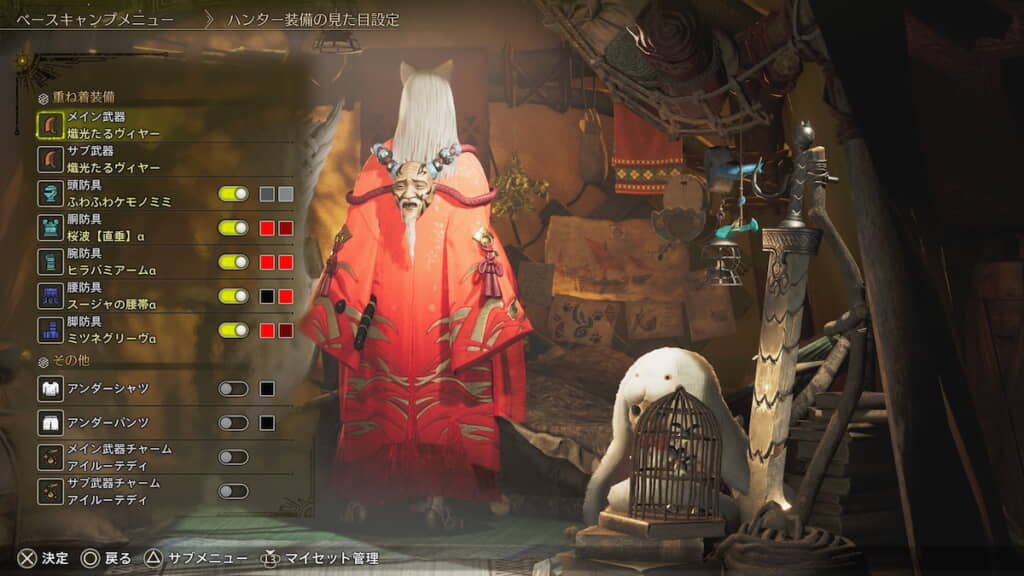The height and width of the screenshot is (576, 1024).
Task: Select the 腕防具 ヒラバミアーム entry
Action: [110, 262]
